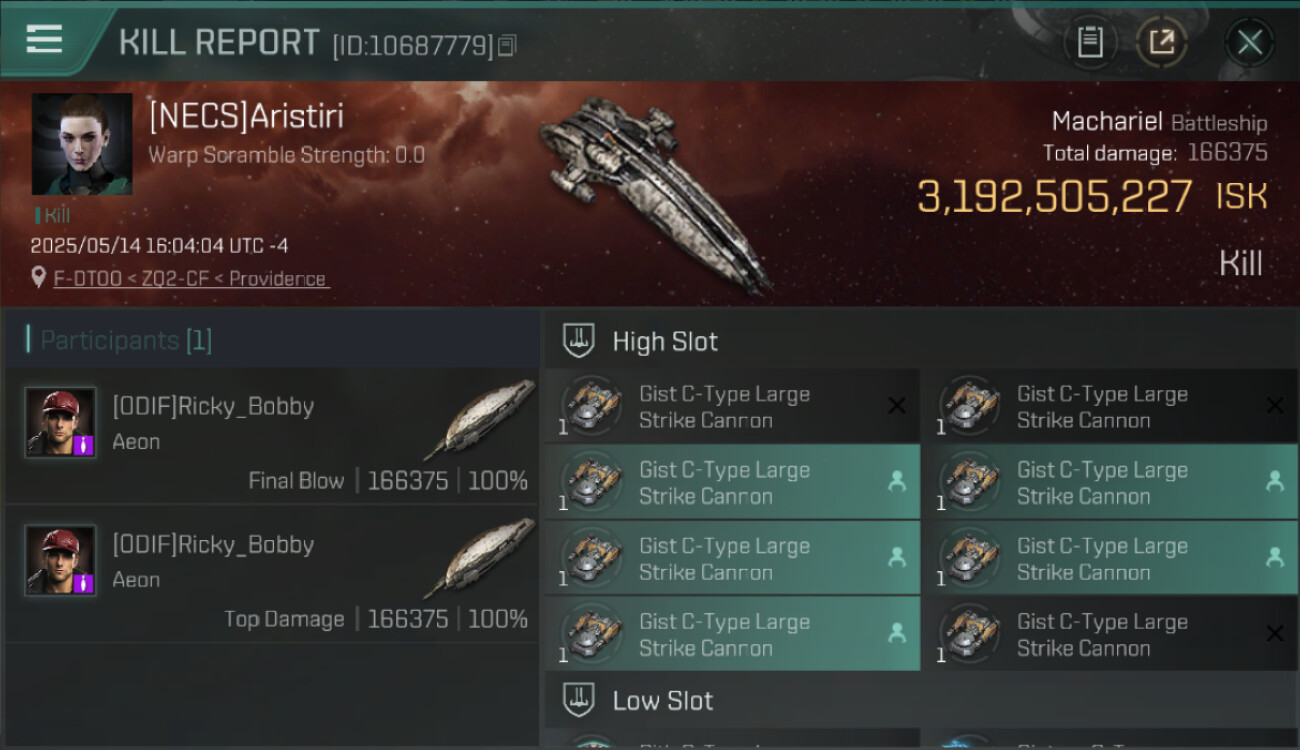The height and width of the screenshot is (750, 1300).
Task: Close the kill report window
Action: 1249,42
